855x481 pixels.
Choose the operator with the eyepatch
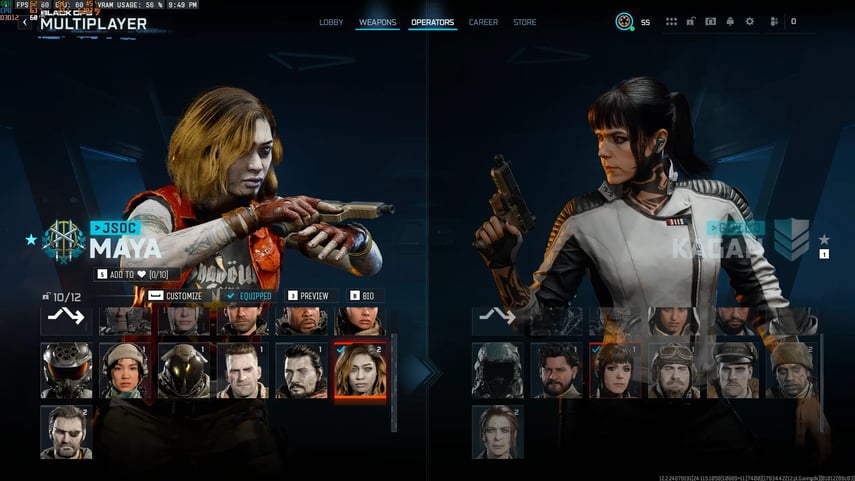(66, 432)
